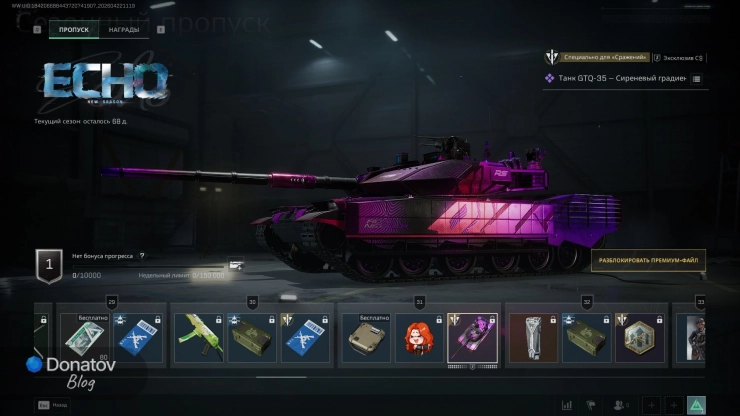Select the purple tank reward tile
740x416 pixels.
pos(472,337)
